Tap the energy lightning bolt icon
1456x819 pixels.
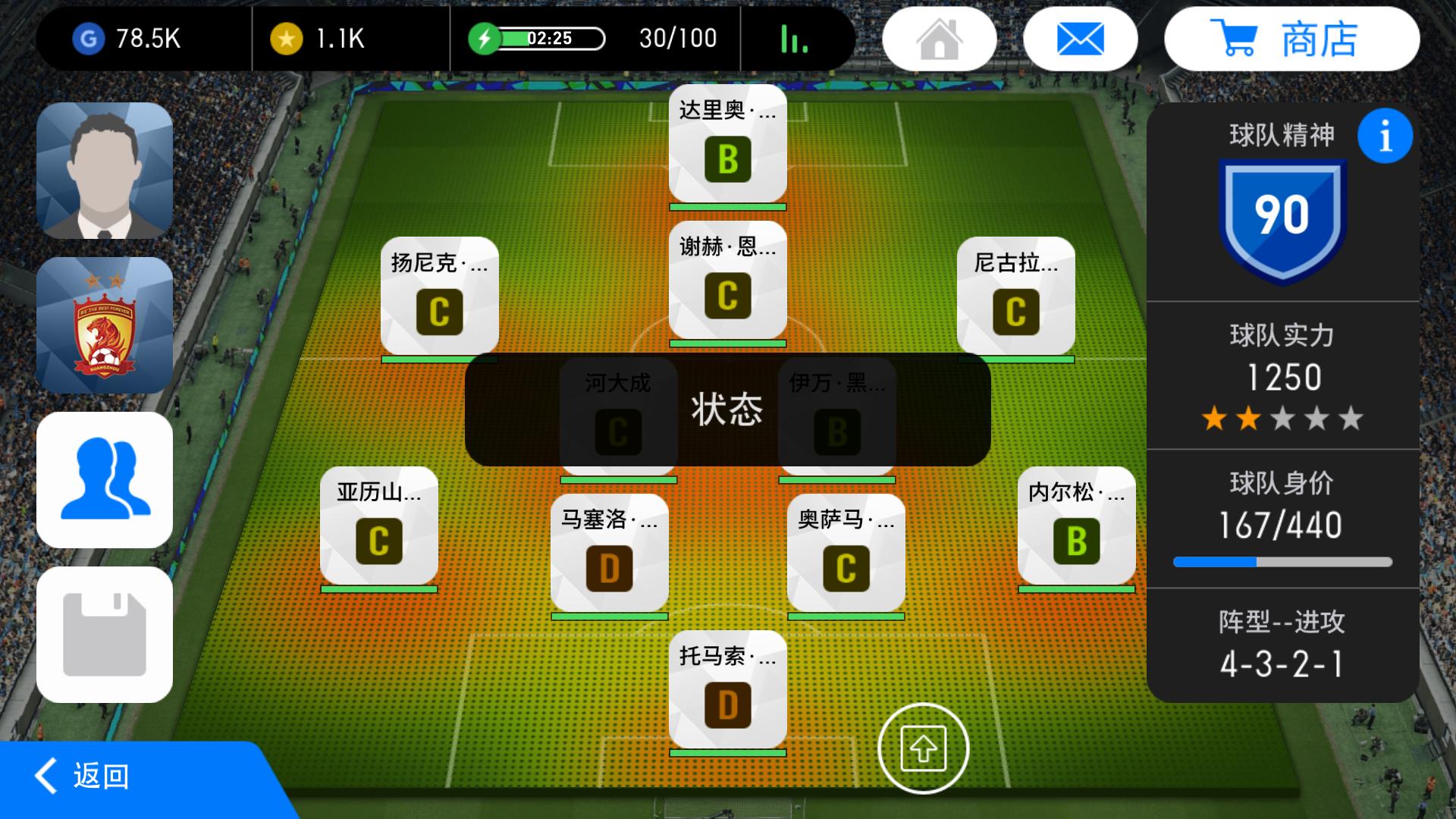486,37
